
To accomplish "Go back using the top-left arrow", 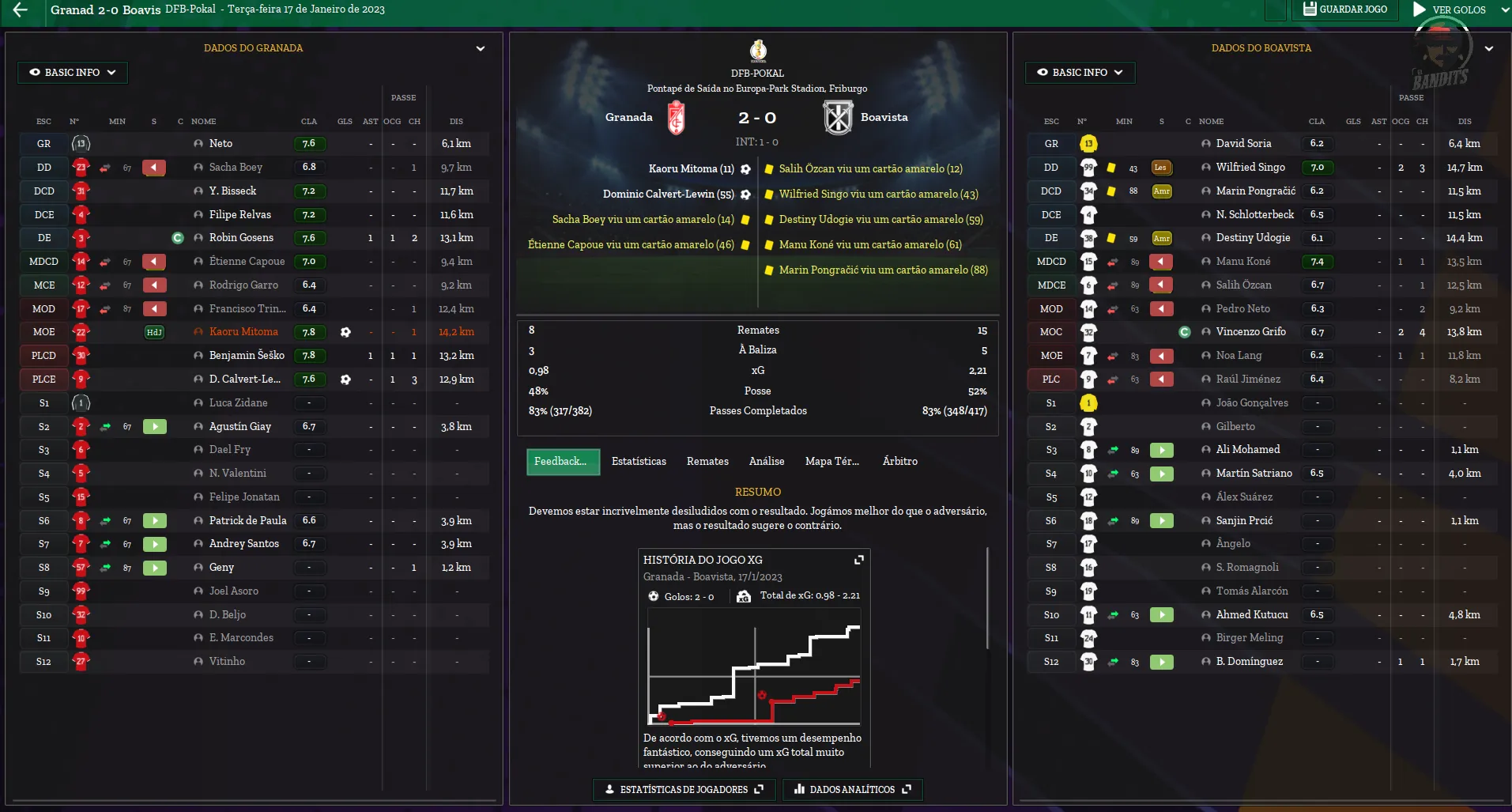I will (x=21, y=10).
